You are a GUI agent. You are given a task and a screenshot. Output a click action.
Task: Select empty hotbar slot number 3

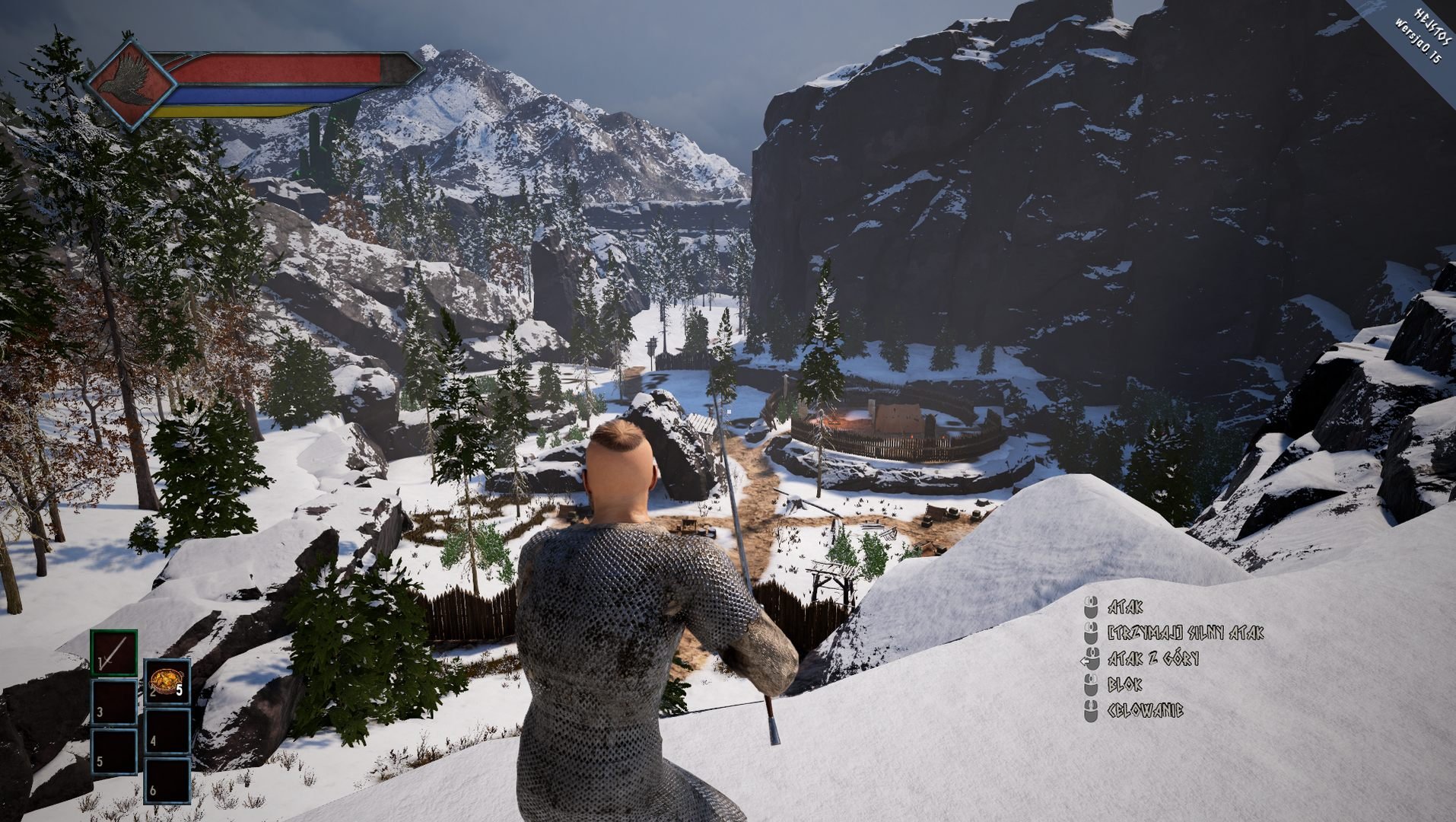pos(114,702)
